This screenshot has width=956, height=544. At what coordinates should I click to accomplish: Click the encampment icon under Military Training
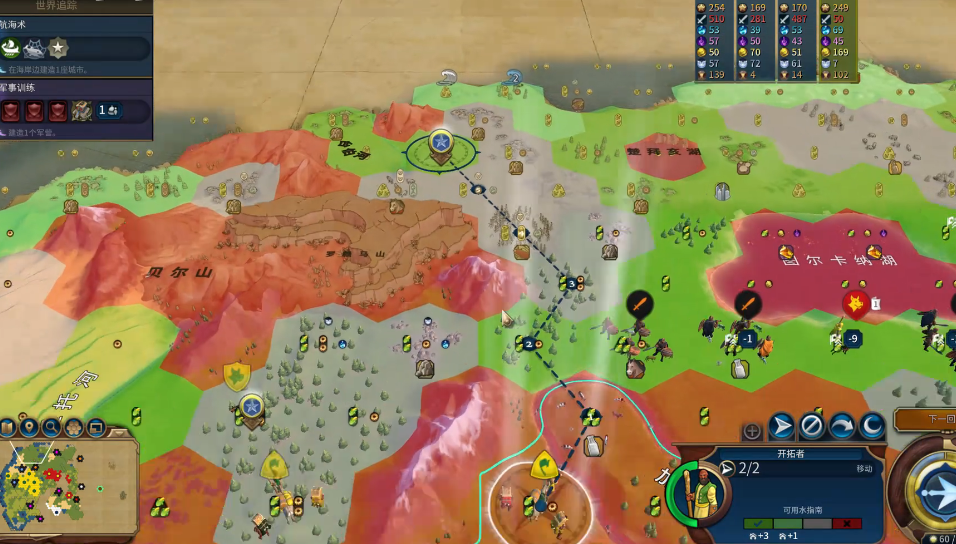pyautogui.click(x=81, y=111)
